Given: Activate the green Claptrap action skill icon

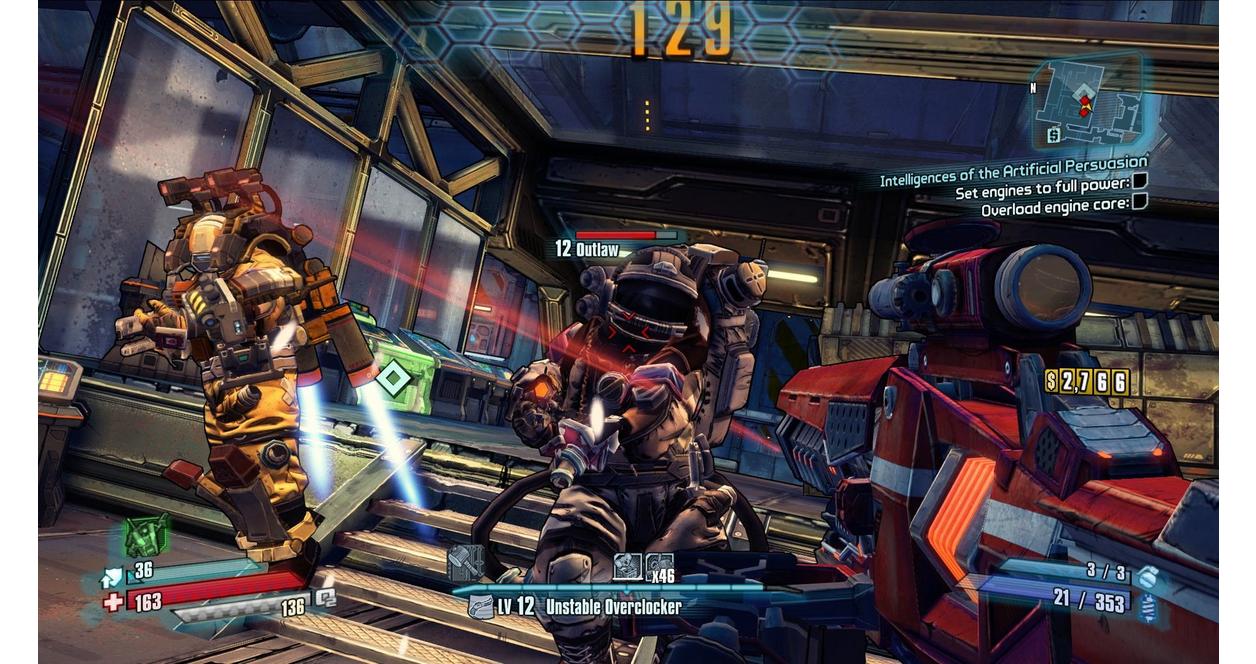Looking at the screenshot, I should pos(144,537).
